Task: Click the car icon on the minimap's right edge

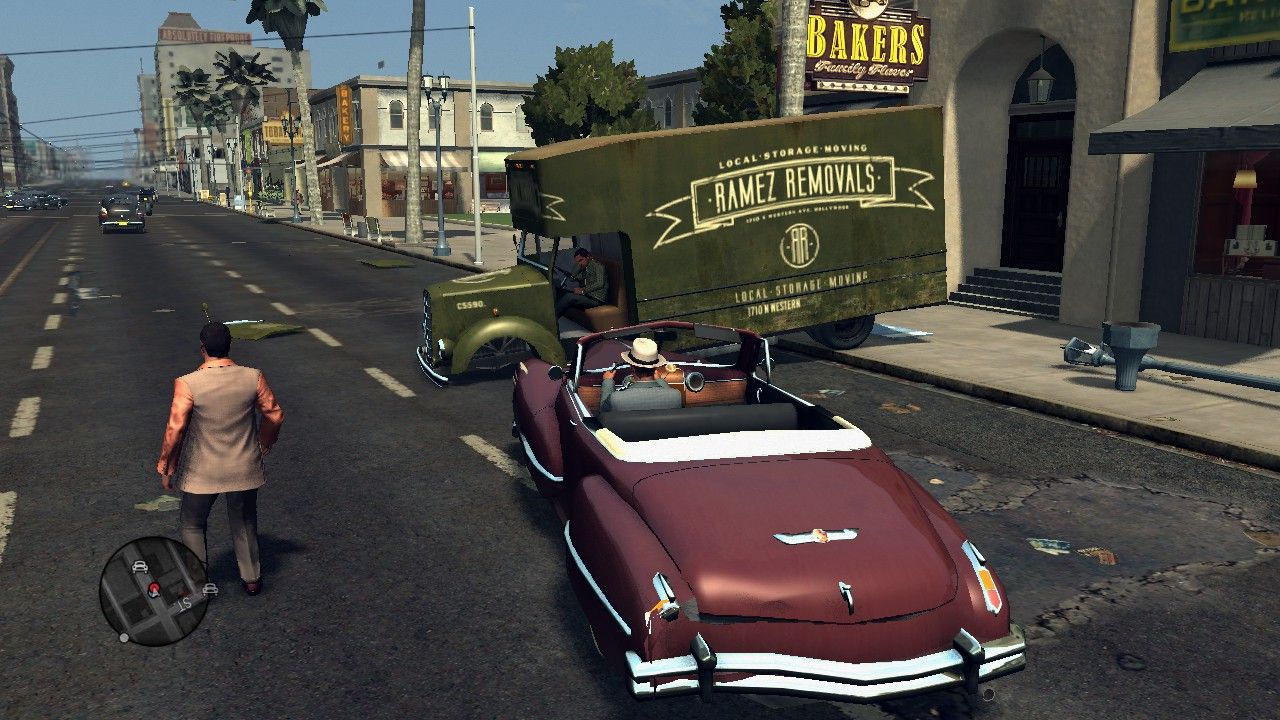Action: click(x=210, y=589)
